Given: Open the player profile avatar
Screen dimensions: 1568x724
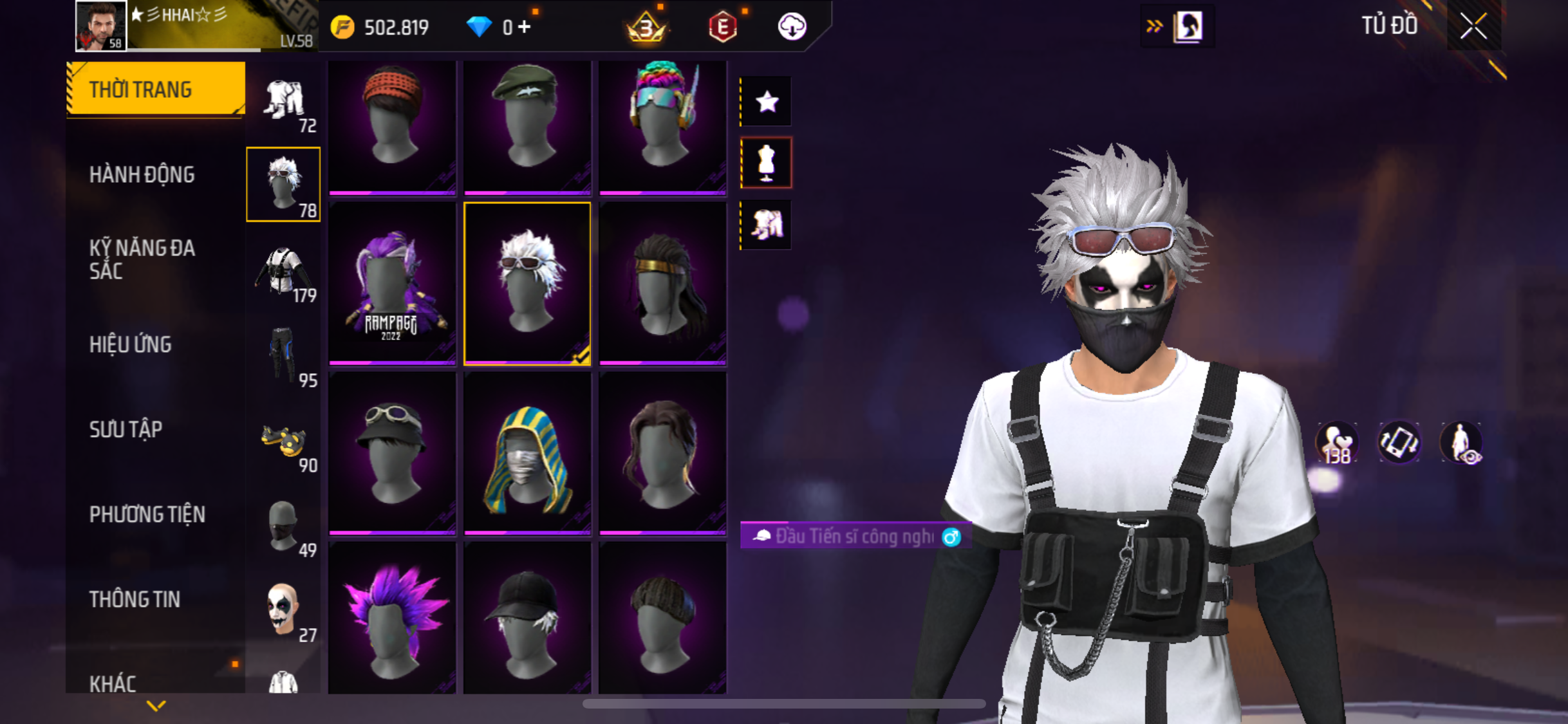Looking at the screenshot, I should [101, 26].
